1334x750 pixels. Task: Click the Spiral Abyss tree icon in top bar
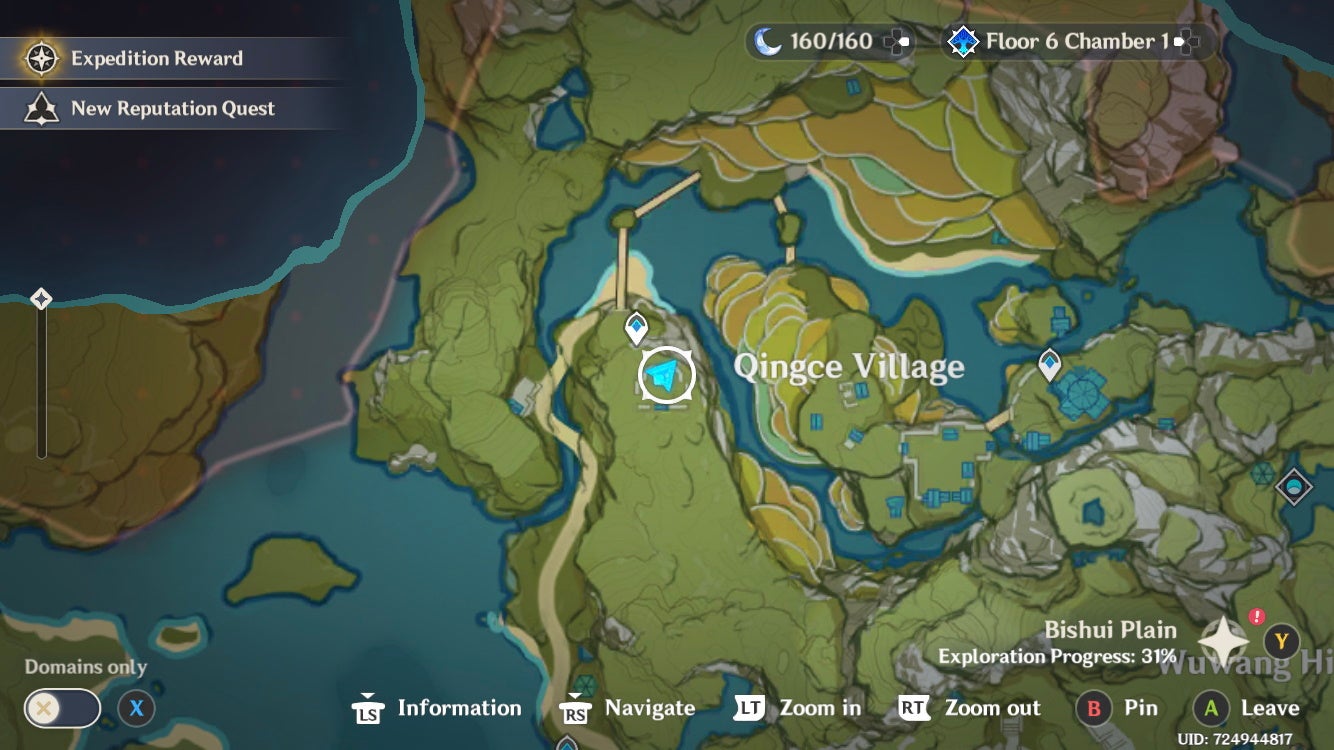(x=963, y=41)
